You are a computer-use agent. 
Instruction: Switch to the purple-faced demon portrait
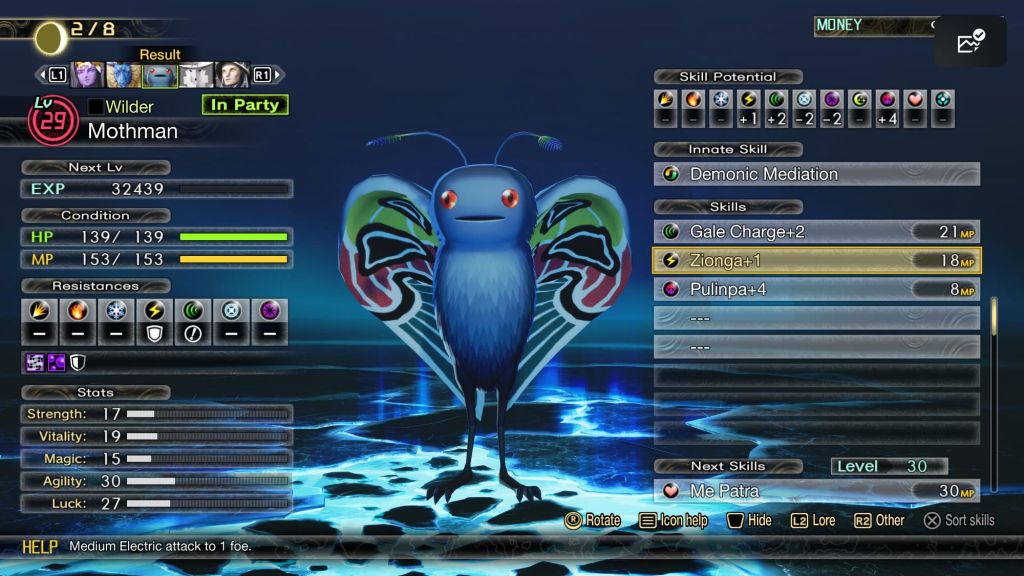88,75
